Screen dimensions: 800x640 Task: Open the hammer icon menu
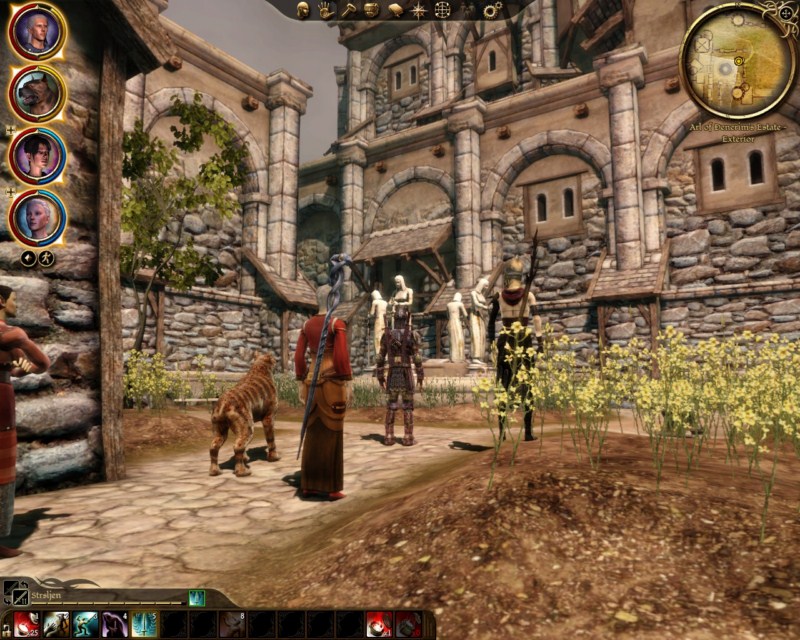click(x=349, y=10)
